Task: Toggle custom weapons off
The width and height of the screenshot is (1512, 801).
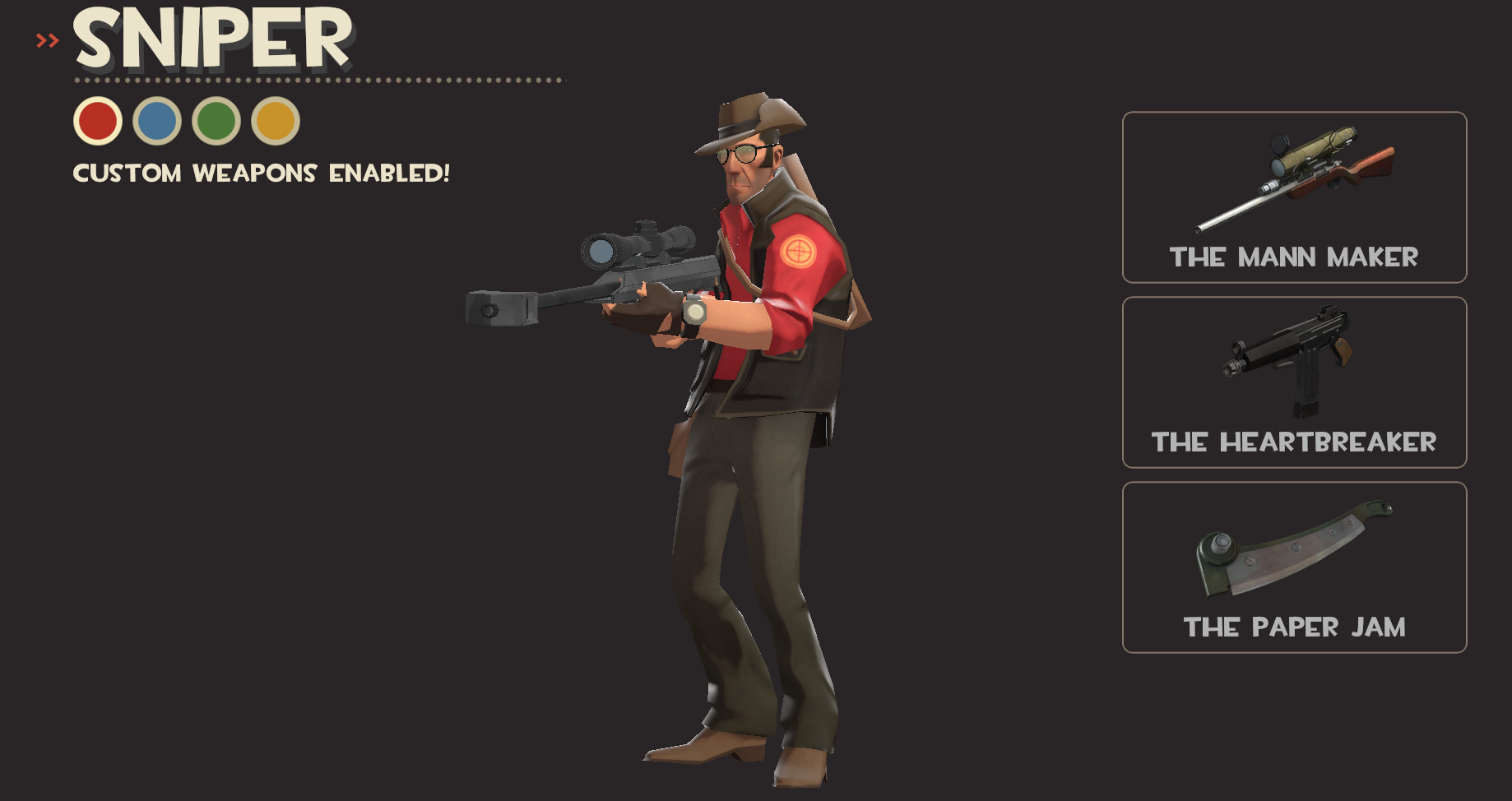Action: tap(262, 173)
